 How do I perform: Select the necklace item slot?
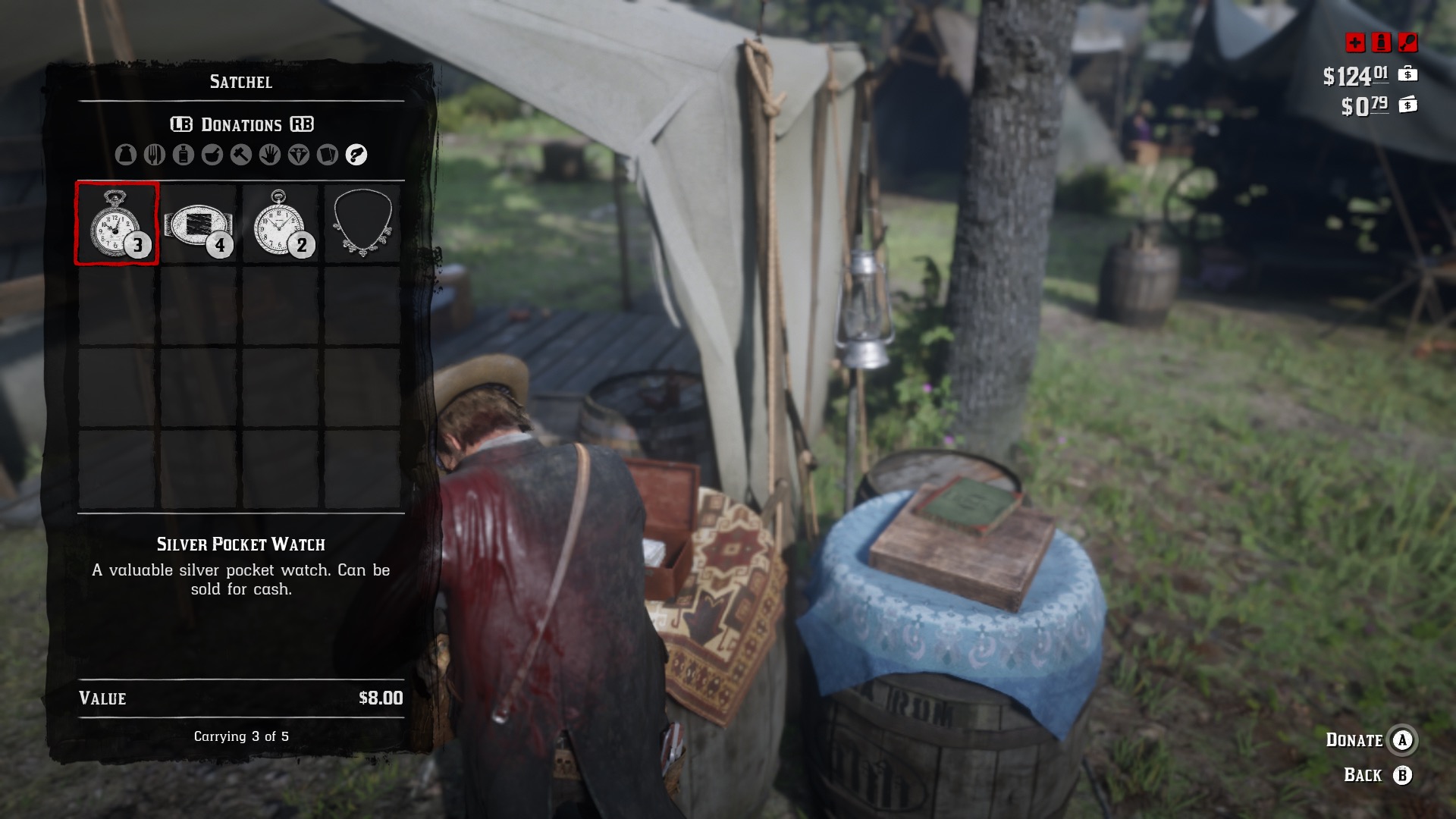pyautogui.click(x=362, y=224)
